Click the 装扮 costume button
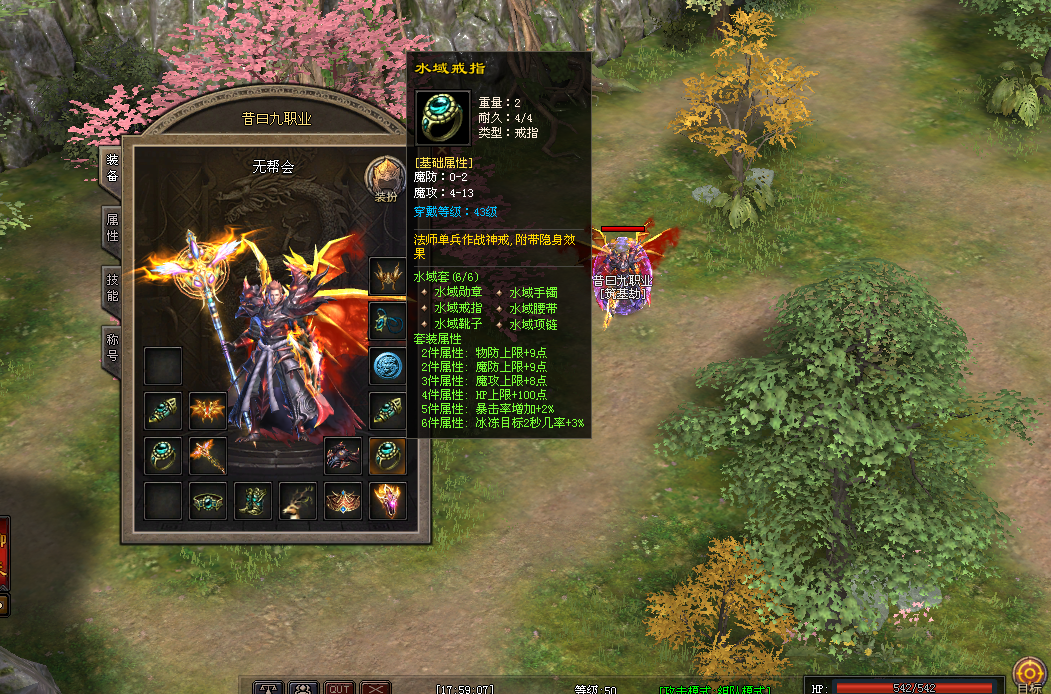Screen dimensions: 1051x694 [x=385, y=179]
